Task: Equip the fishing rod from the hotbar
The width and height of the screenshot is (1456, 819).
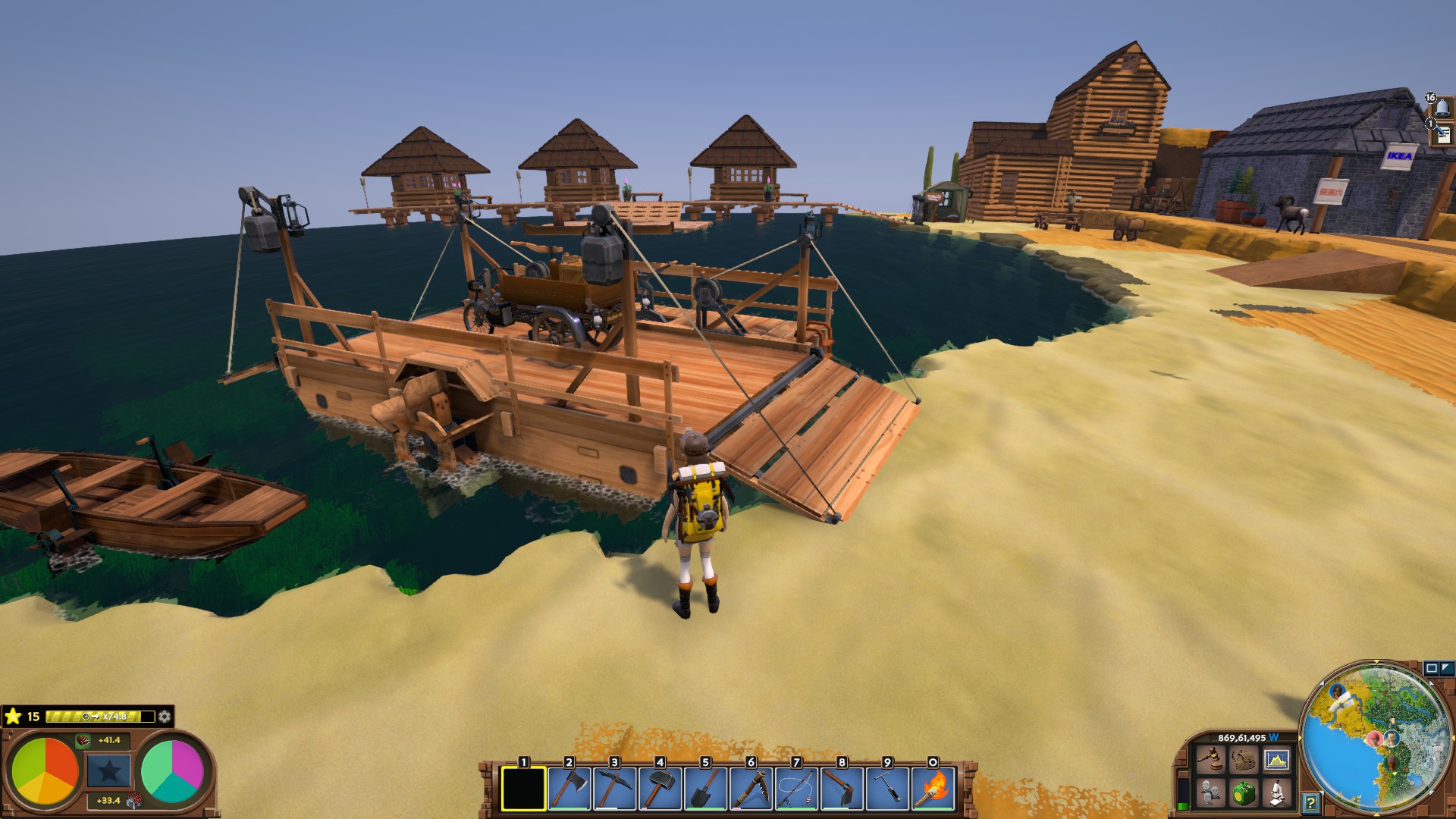Action: (x=796, y=789)
